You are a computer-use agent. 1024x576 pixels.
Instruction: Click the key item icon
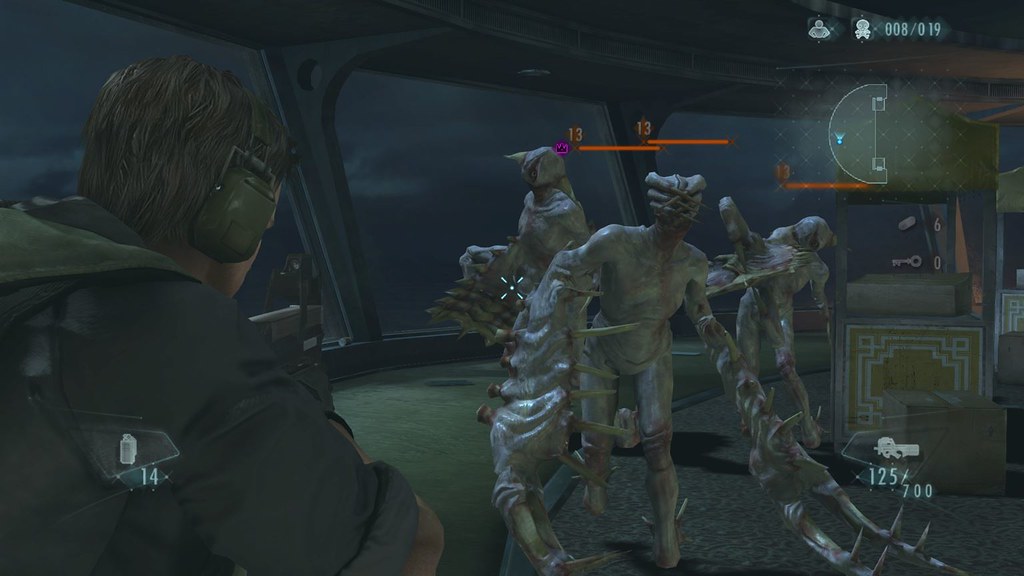pos(905,262)
